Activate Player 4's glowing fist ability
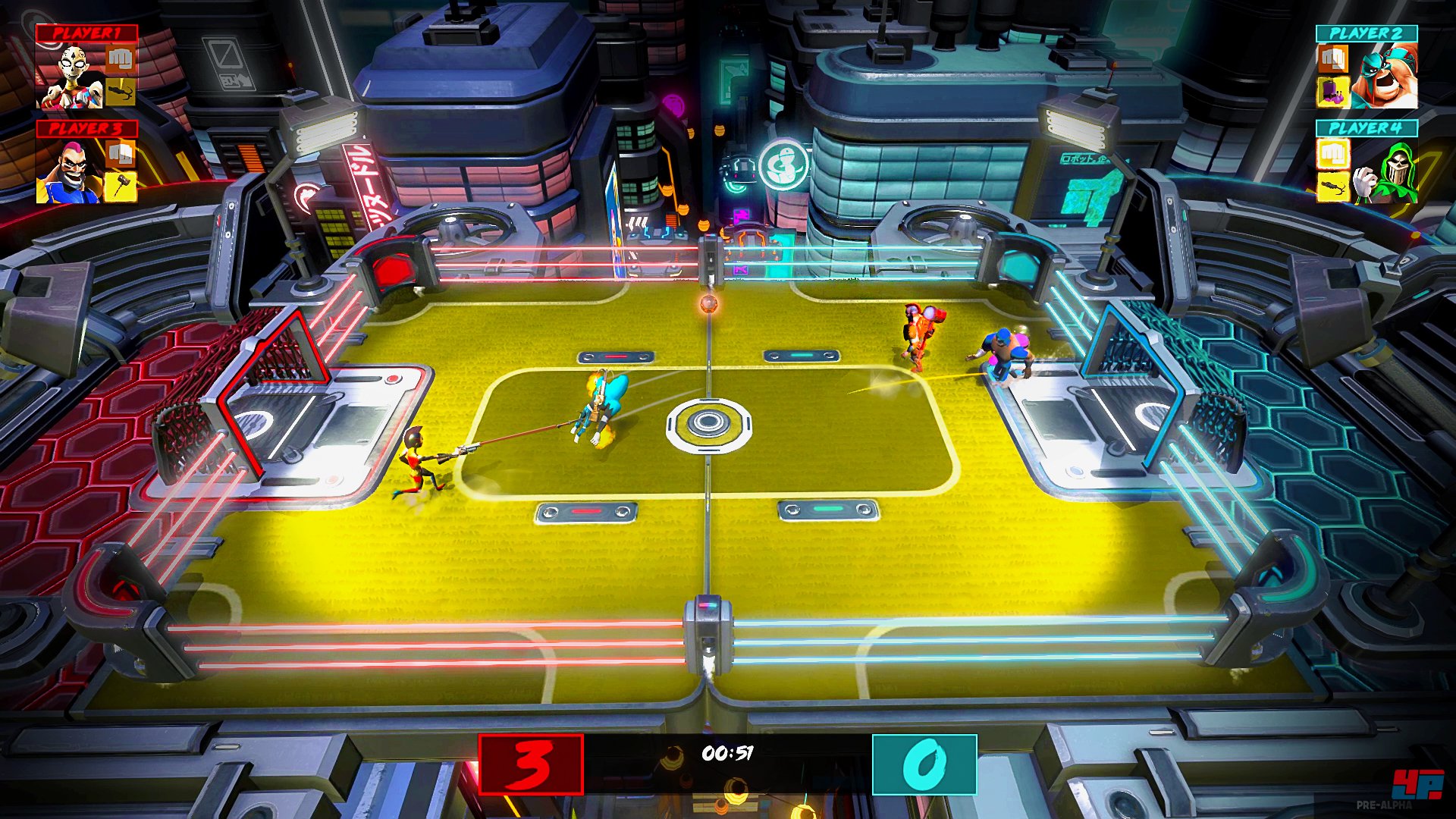Viewport: 1456px width, 819px height. (1332, 154)
